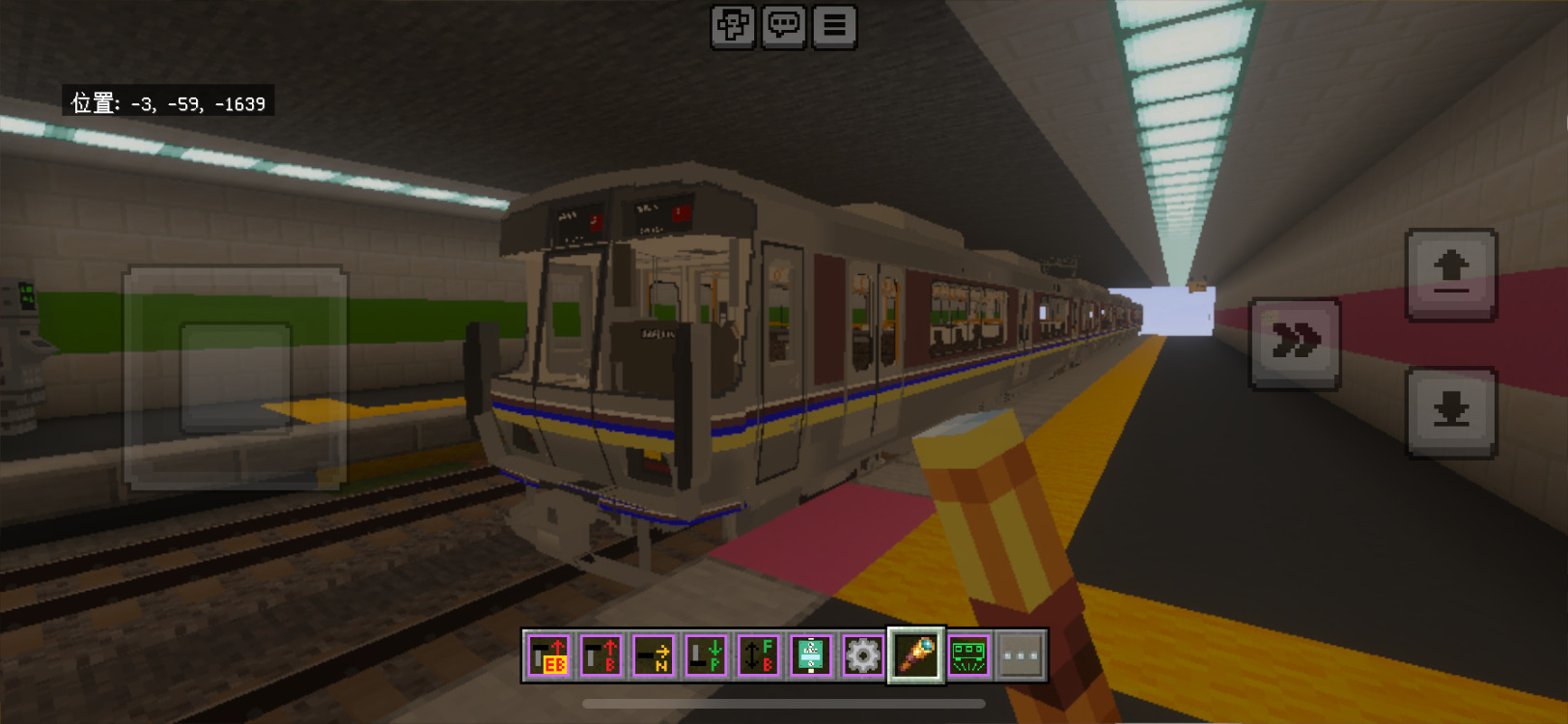Select the F/B double-arrow hotbar item
The image size is (1568, 724).
(x=758, y=656)
